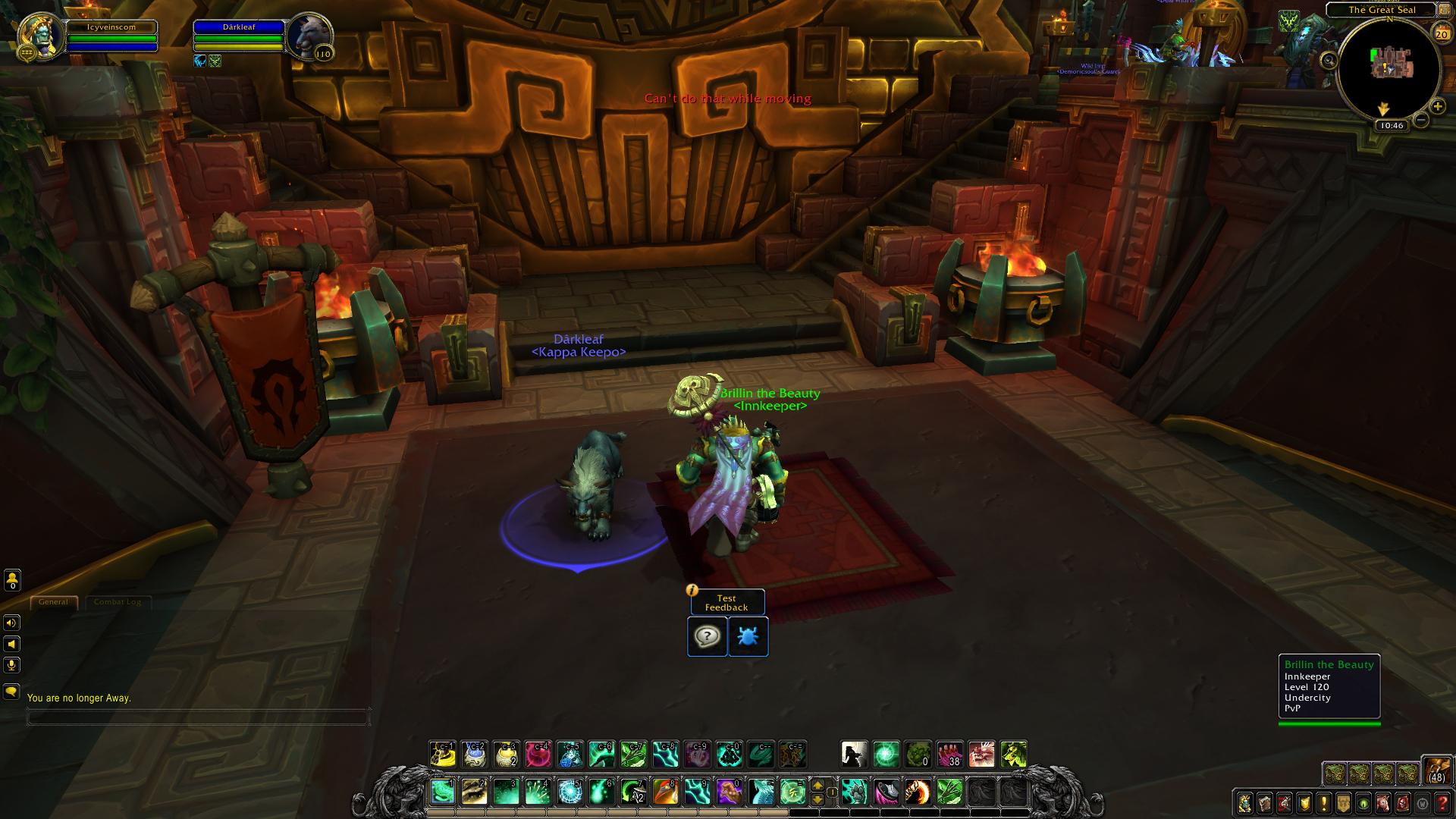
Task: Page the action bar up with arrow
Action: pyautogui.click(x=817, y=786)
